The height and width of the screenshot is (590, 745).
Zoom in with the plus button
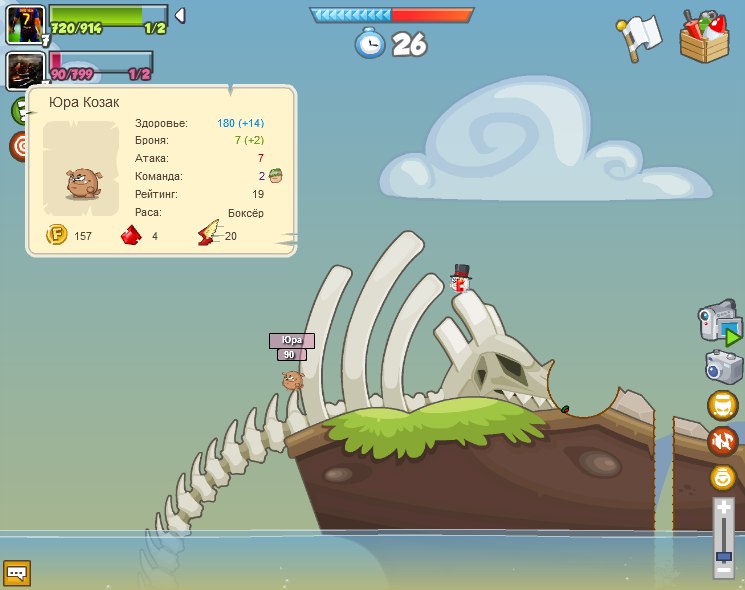pyautogui.click(x=724, y=509)
